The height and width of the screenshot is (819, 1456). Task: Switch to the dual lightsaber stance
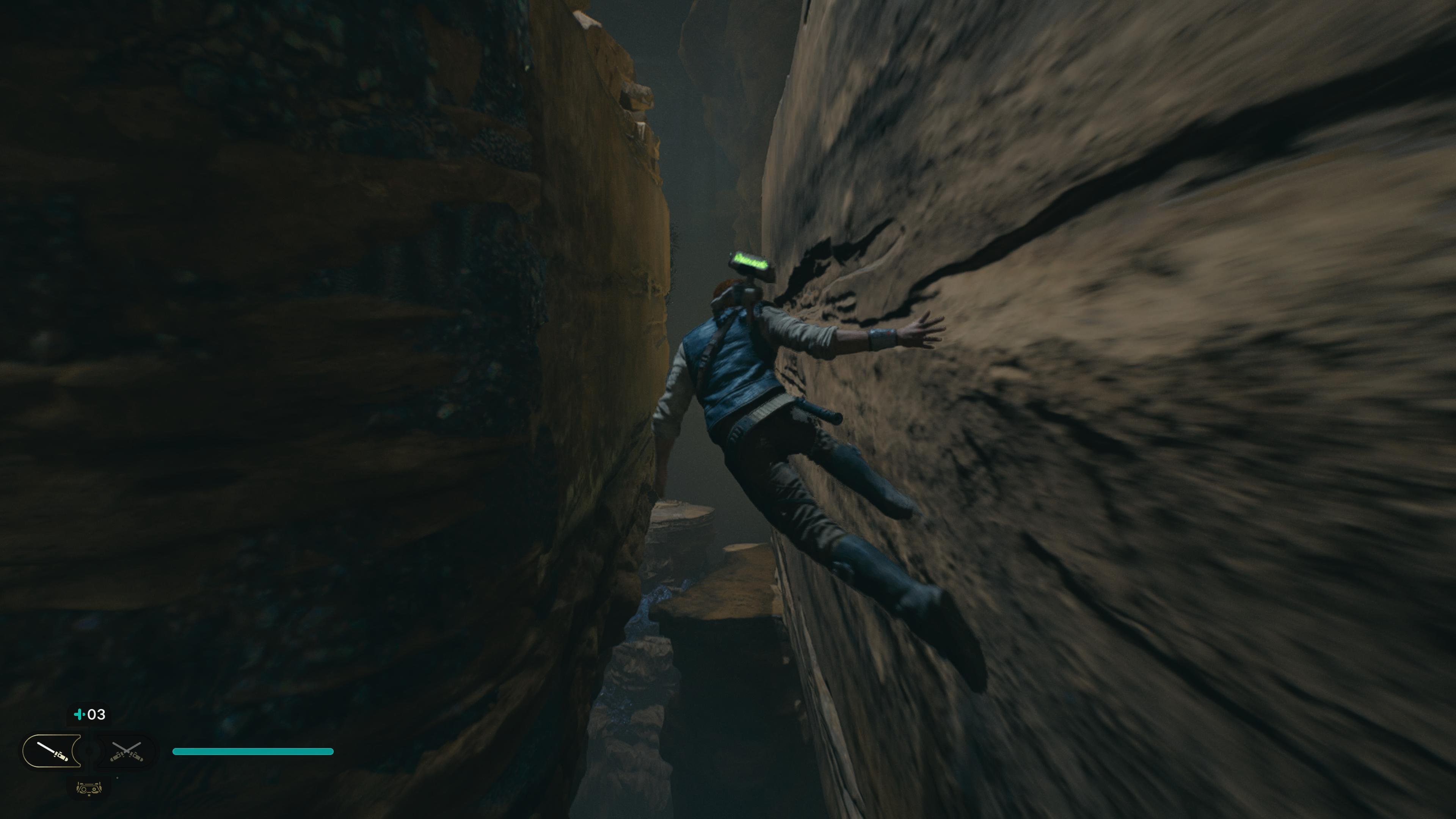(127, 751)
